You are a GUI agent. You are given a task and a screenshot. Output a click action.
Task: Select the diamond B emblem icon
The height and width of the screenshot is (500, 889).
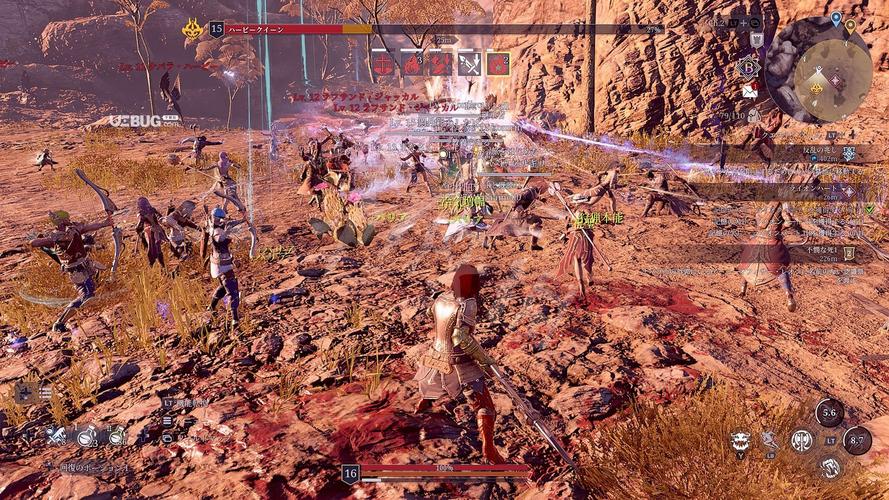(749, 68)
